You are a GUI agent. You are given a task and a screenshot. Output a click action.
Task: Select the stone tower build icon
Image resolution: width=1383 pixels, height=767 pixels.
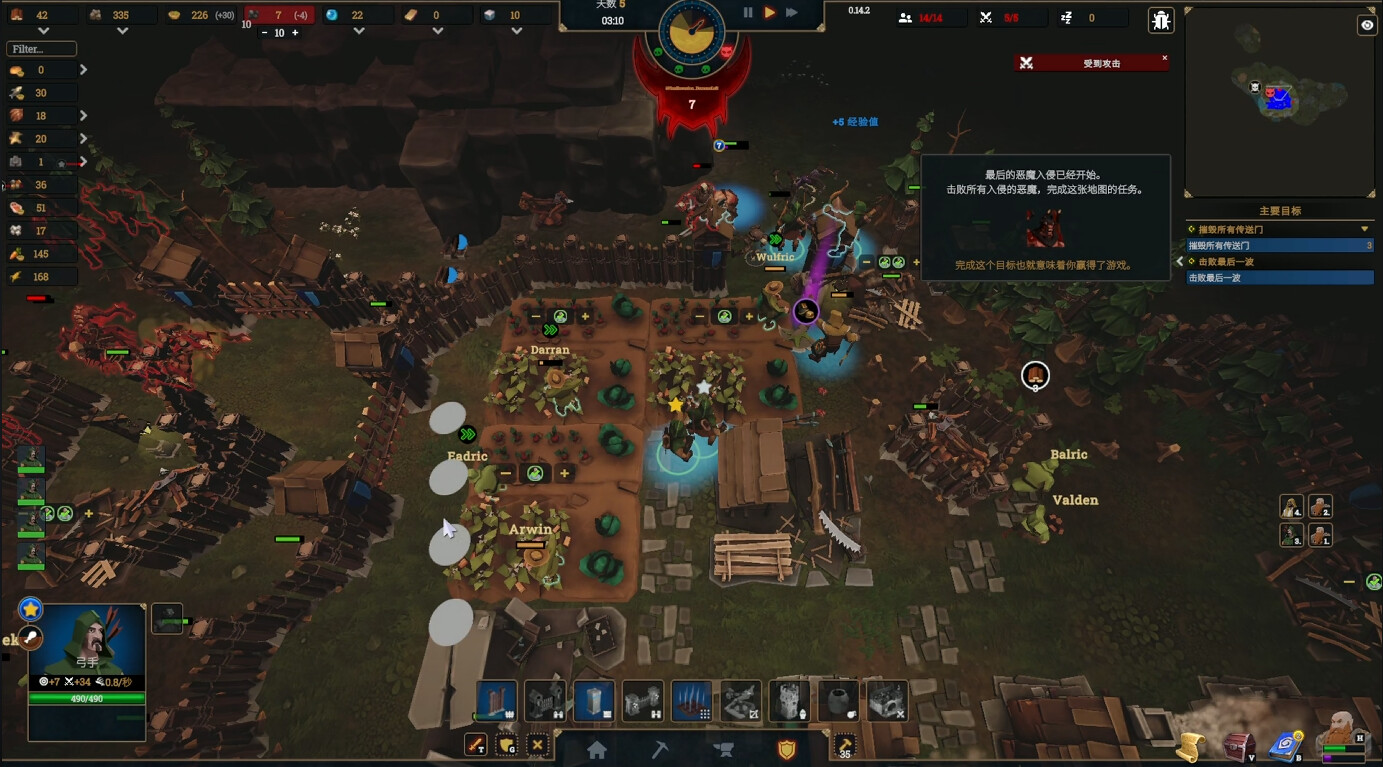789,701
